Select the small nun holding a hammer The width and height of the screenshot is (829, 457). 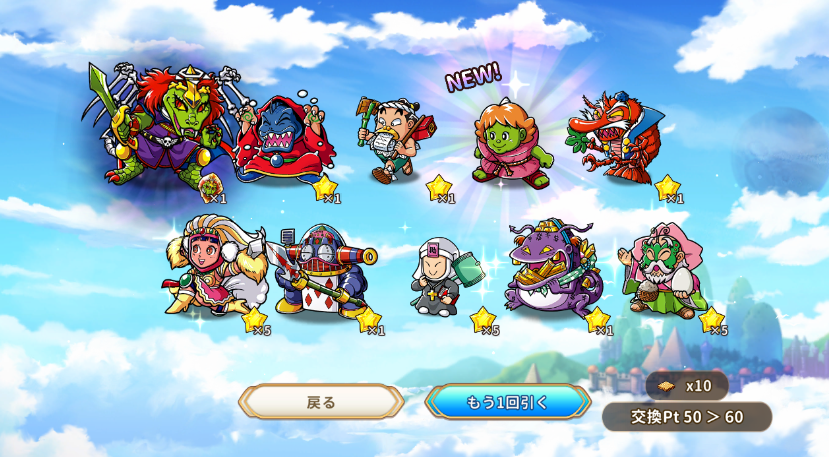point(441,276)
